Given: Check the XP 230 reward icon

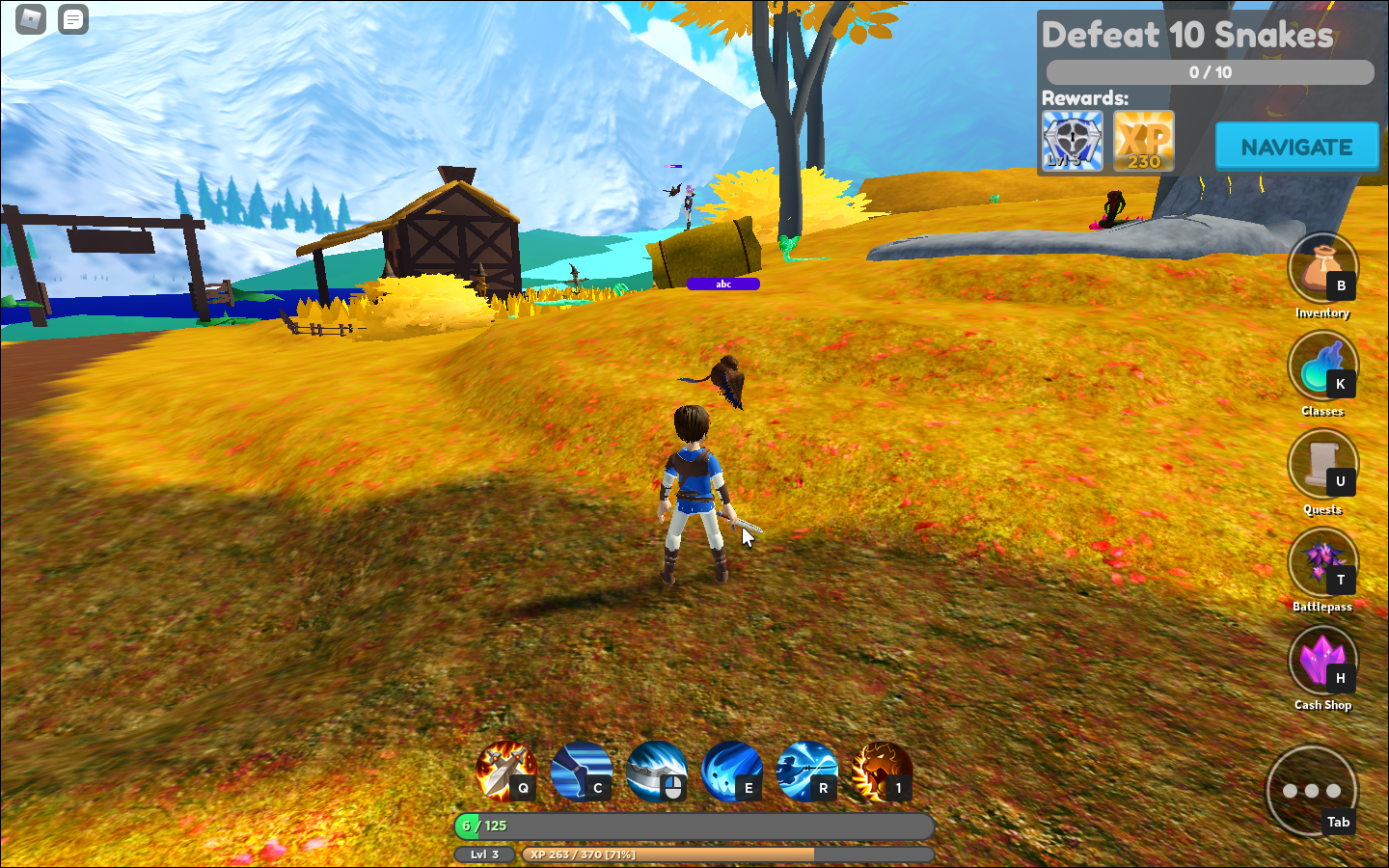Looking at the screenshot, I should click(1143, 140).
